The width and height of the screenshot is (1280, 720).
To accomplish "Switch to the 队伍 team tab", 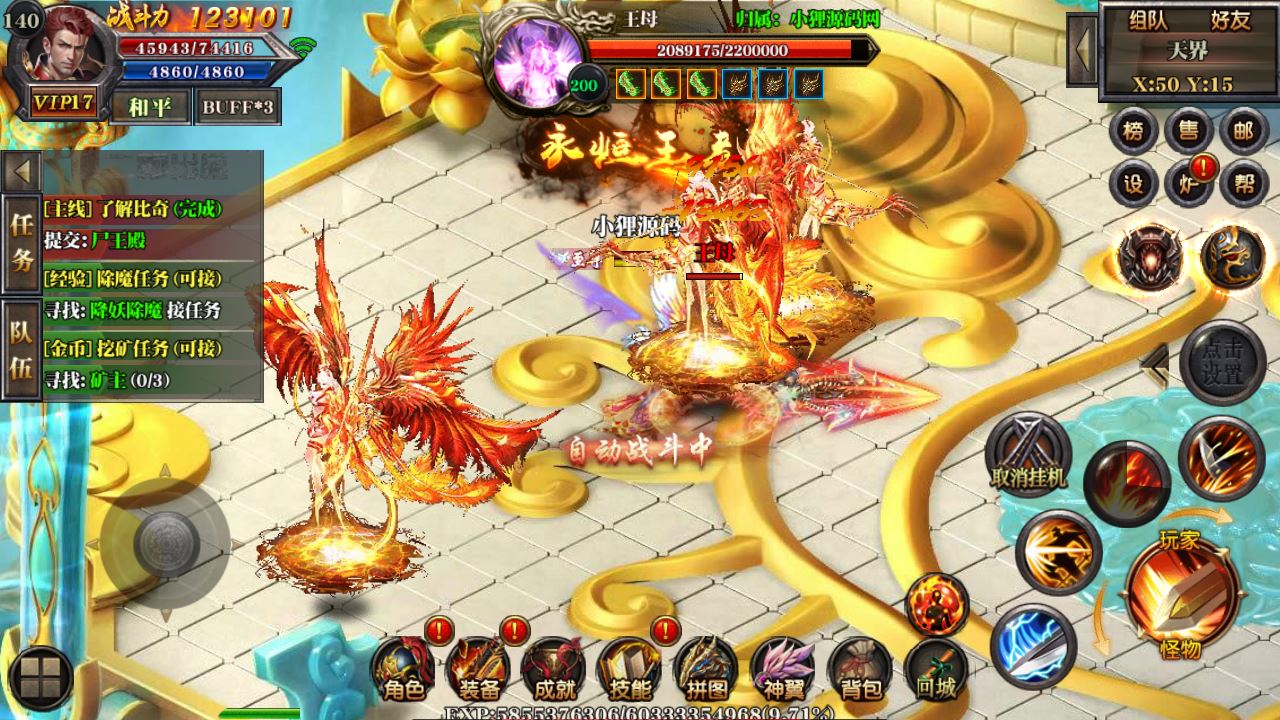I will [x=21, y=350].
